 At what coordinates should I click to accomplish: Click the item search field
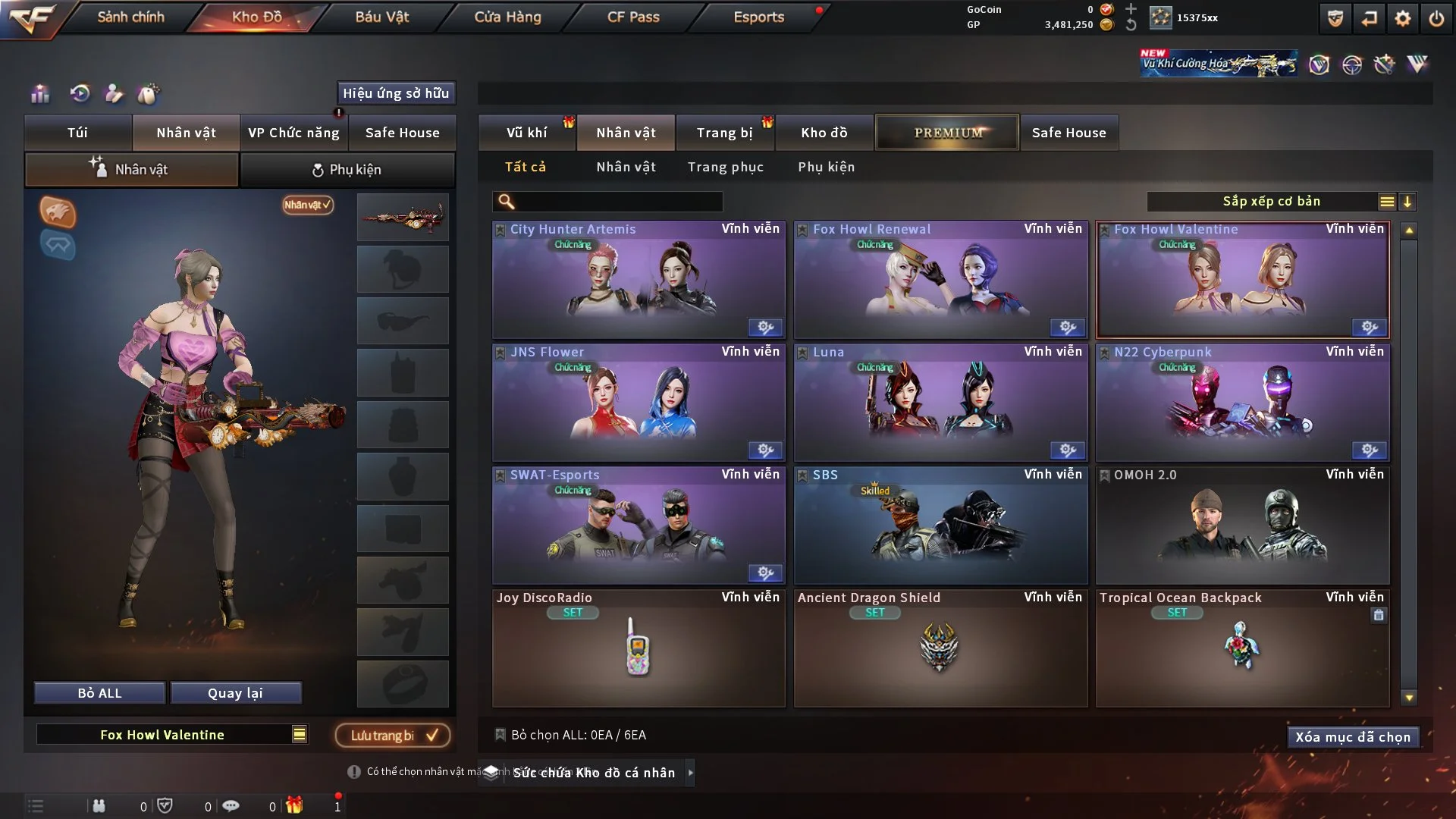[618, 202]
